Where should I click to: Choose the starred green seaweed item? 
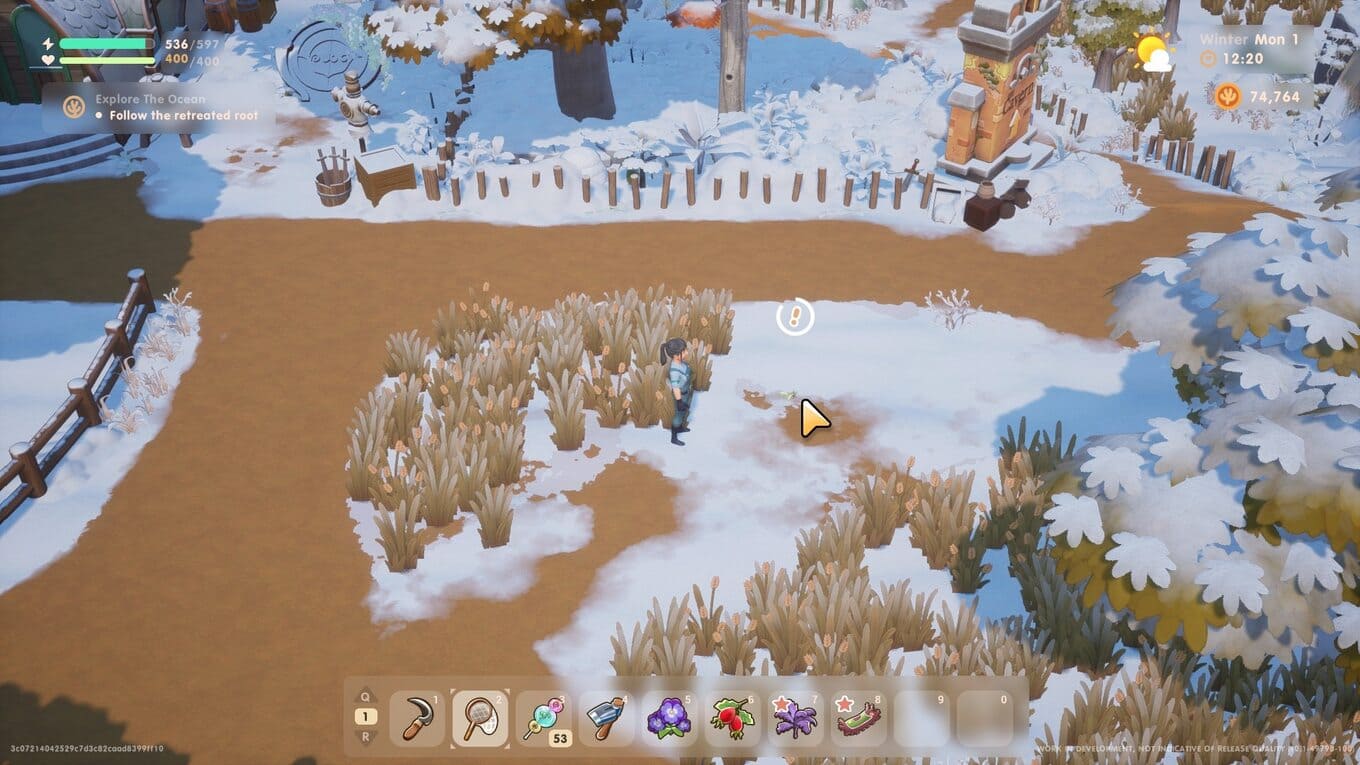pos(858,718)
